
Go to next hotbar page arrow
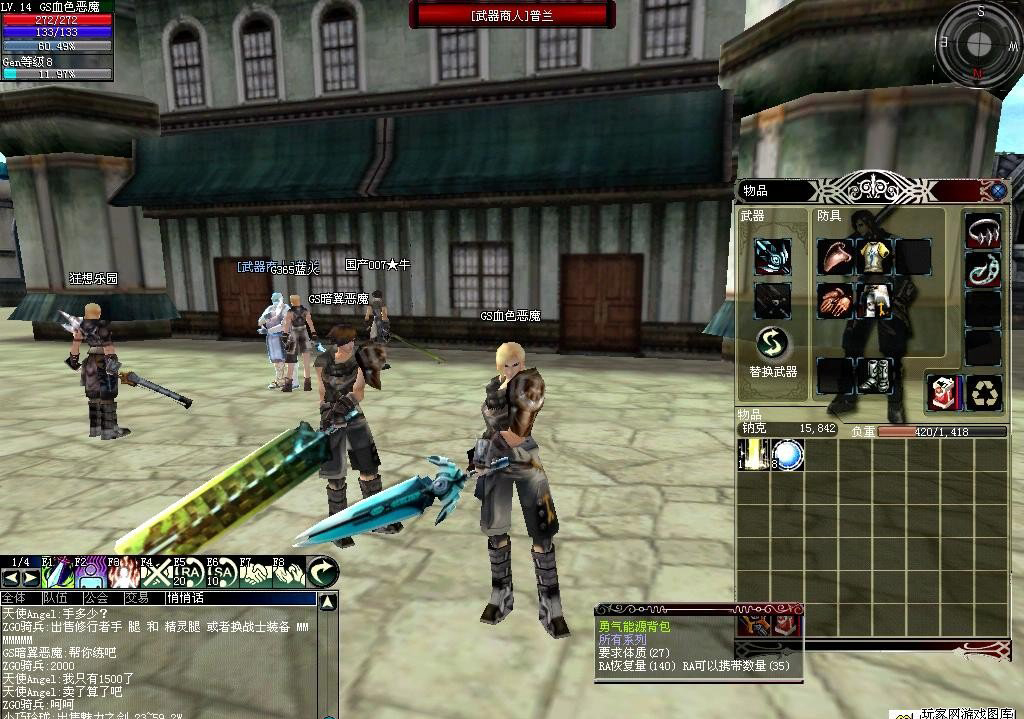pyautogui.click(x=28, y=579)
